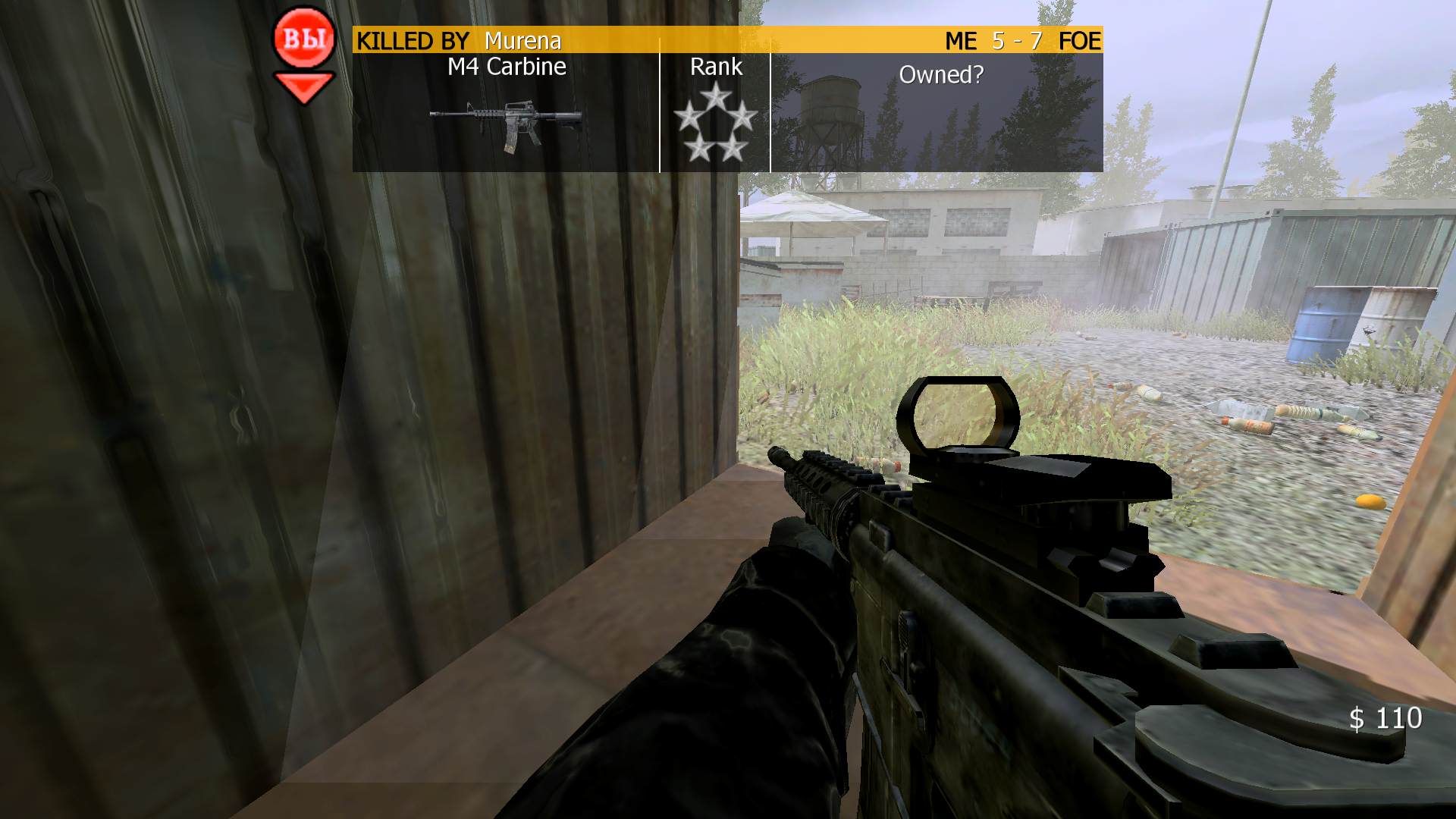Viewport: 1456px width, 819px height.
Task: Toggle the ME team score display
Action: click(x=959, y=41)
